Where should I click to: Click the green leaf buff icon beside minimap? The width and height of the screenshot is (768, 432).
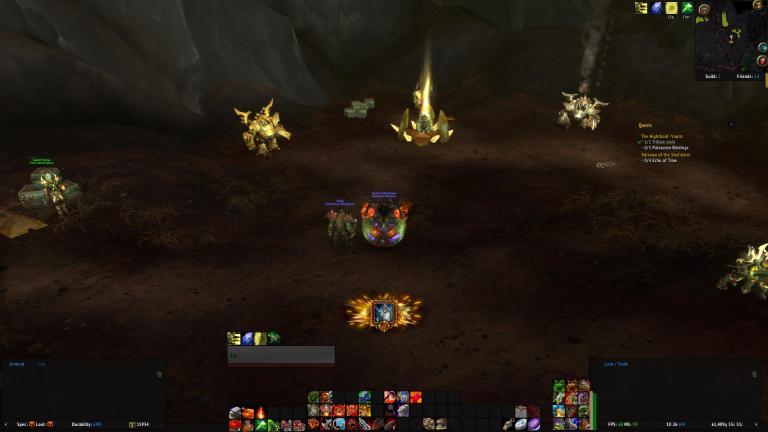click(685, 8)
